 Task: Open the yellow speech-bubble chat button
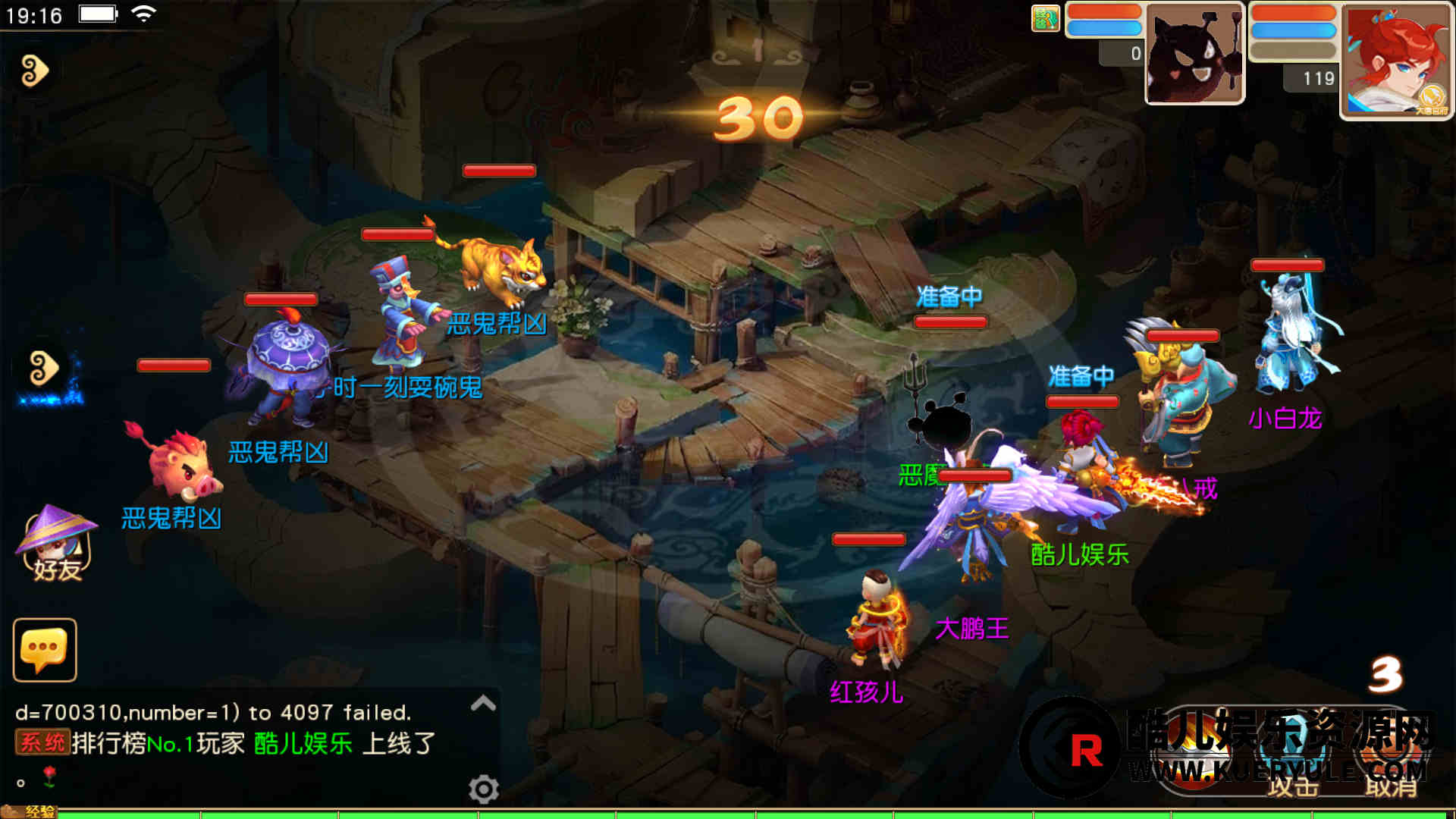point(45,650)
